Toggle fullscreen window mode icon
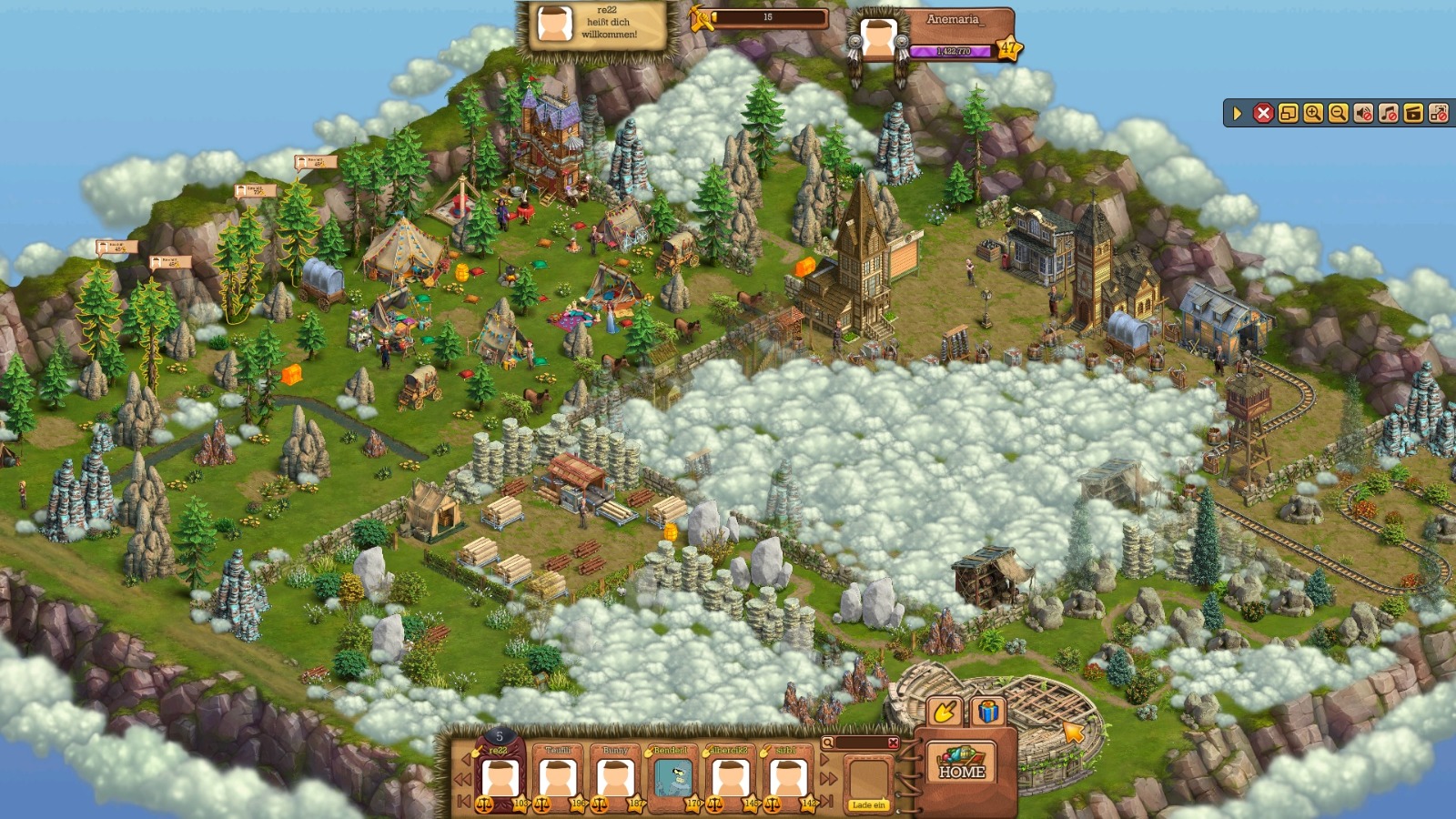The height and width of the screenshot is (819, 1456). (1288, 113)
